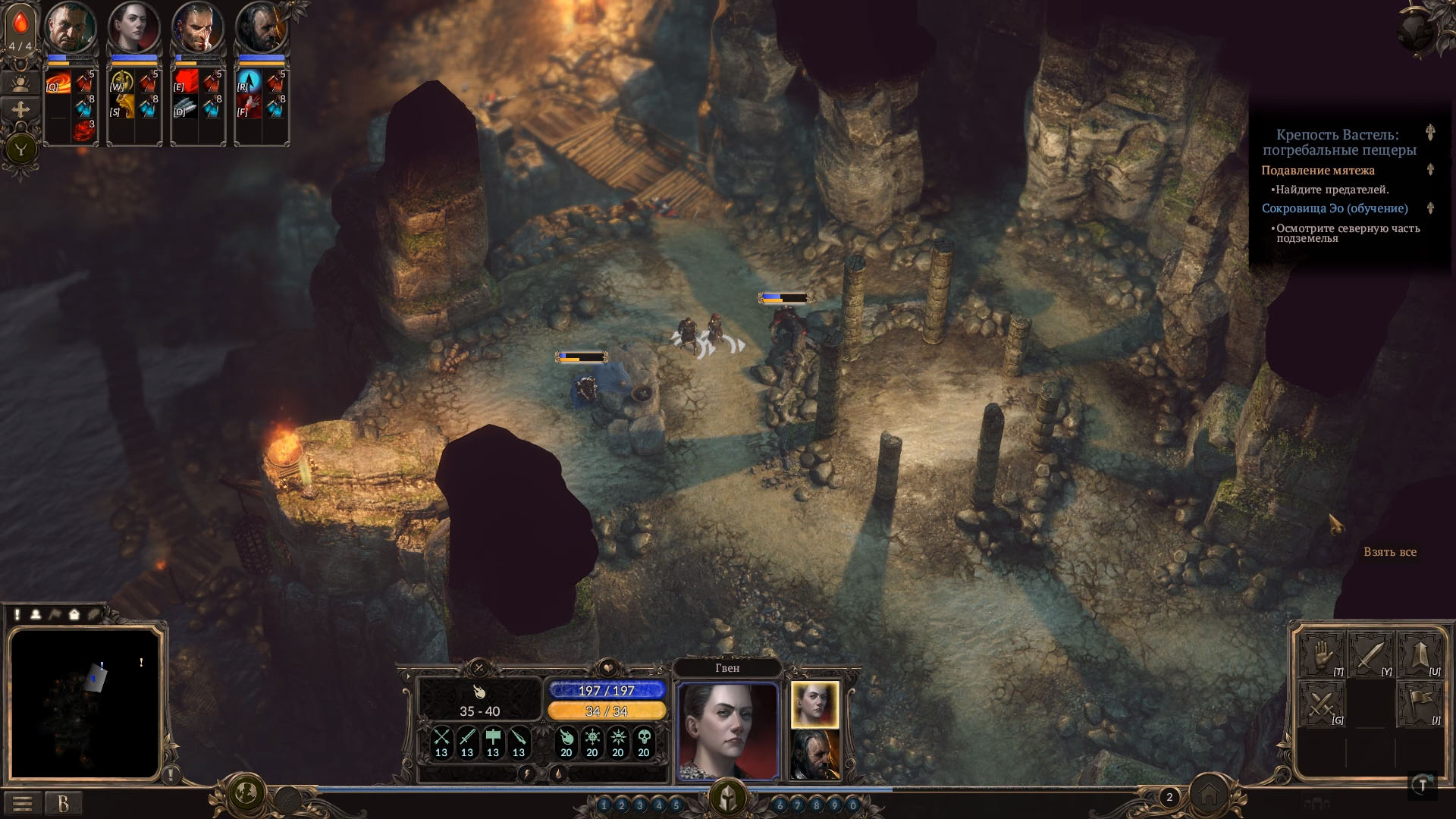Trigger the blue arrow ability marked R
This screenshot has height=819, width=1456.
[249, 83]
